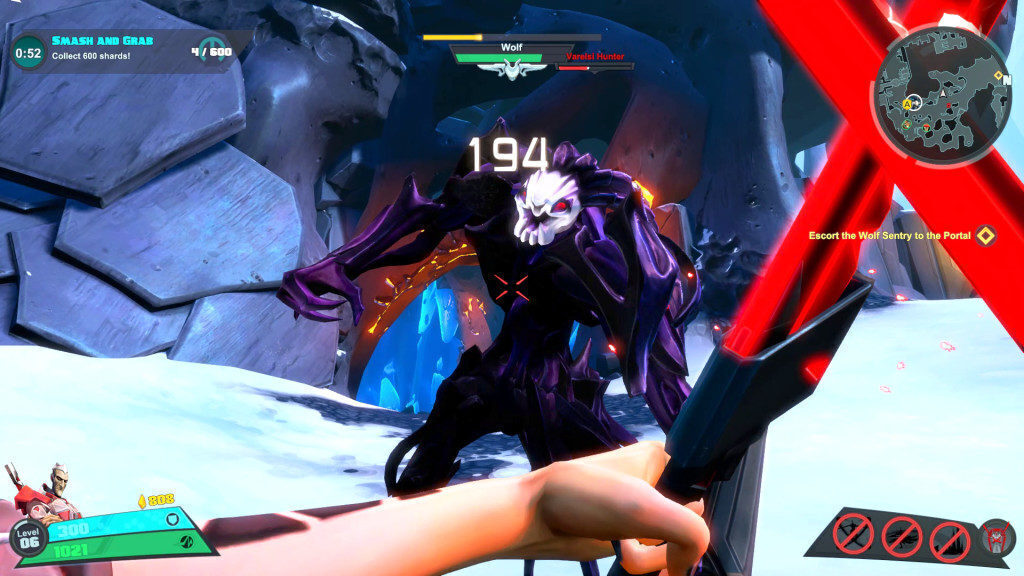Click the round ultimate ability icon
Viewport: 1024px width, 576px height.
[x=996, y=537]
